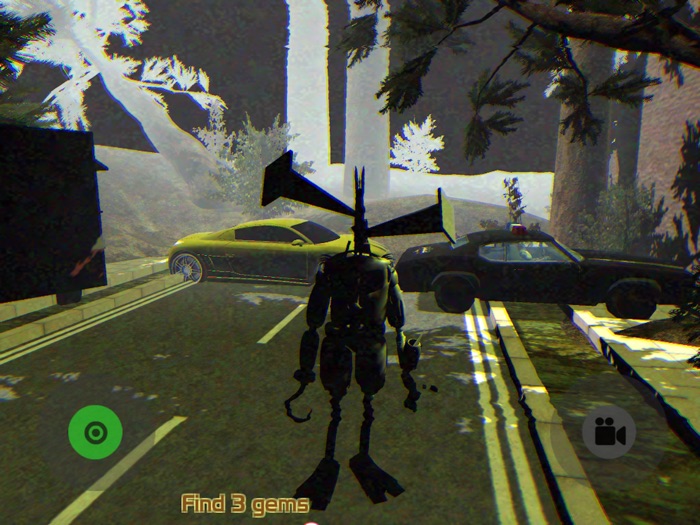This screenshot has width=700, height=525.
Task: Switch view with the camera button
Action: click(x=608, y=432)
